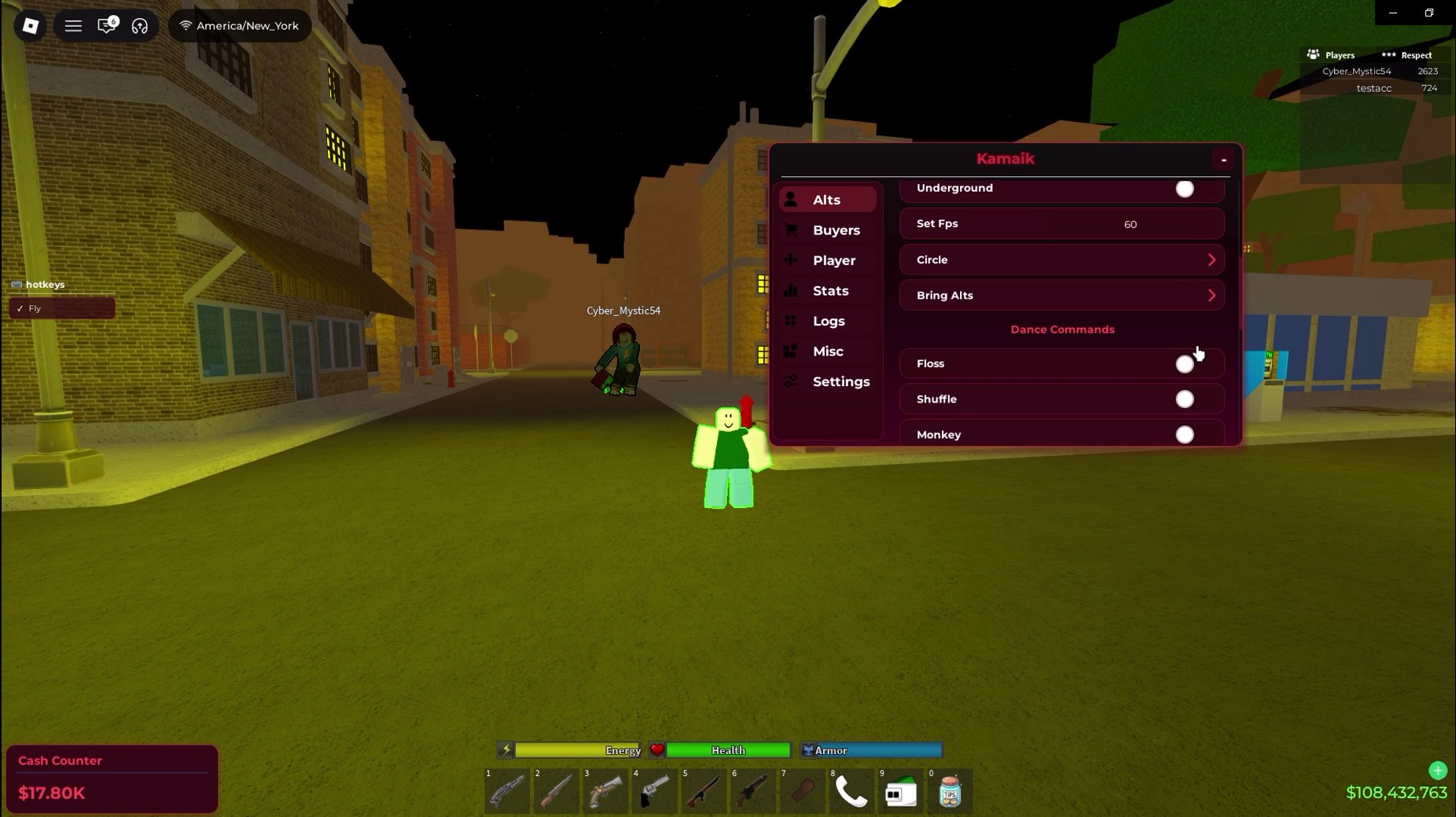Select the phone in hotbar slot 8
This screenshot has height=817, width=1456.
point(851,792)
